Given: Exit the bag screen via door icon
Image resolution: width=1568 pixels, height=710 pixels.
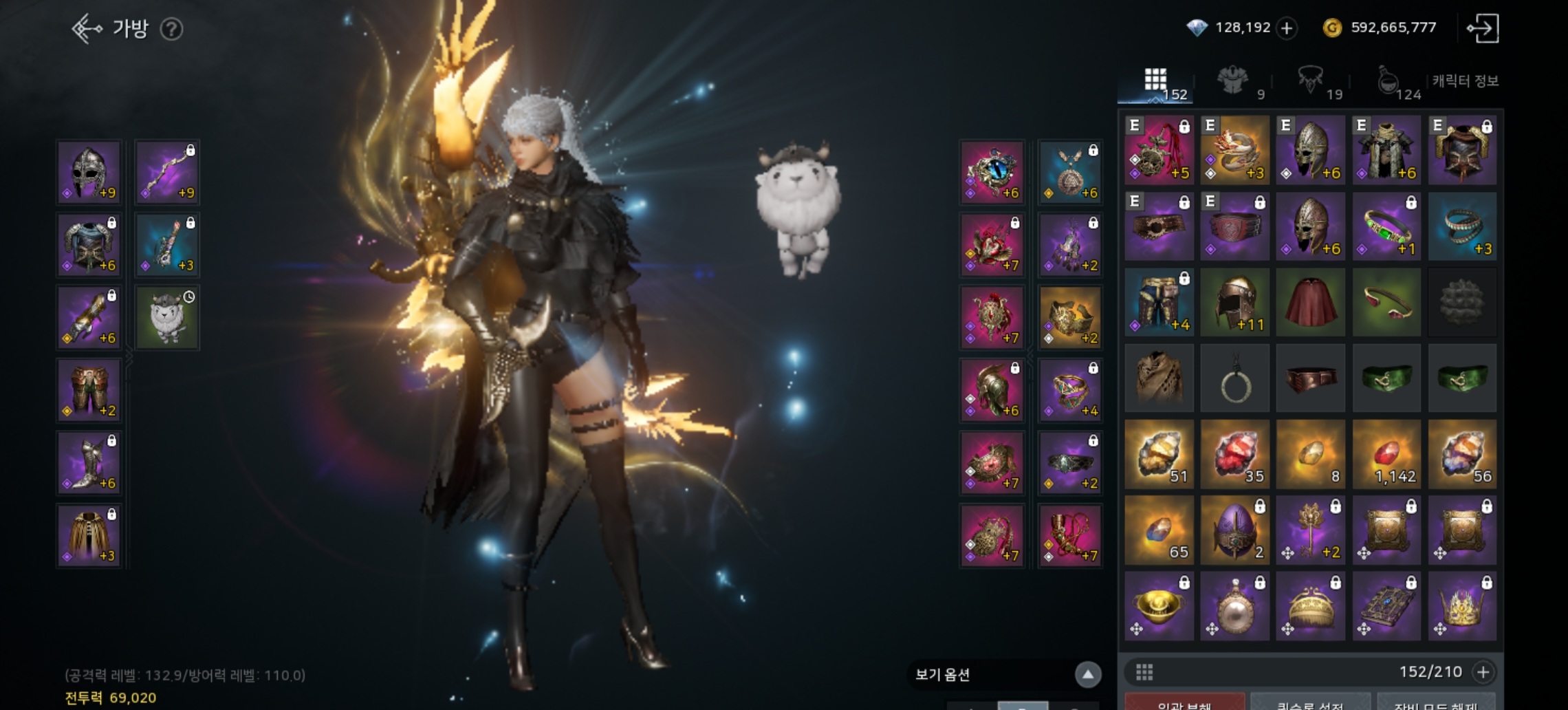Looking at the screenshot, I should pyautogui.click(x=1483, y=28).
